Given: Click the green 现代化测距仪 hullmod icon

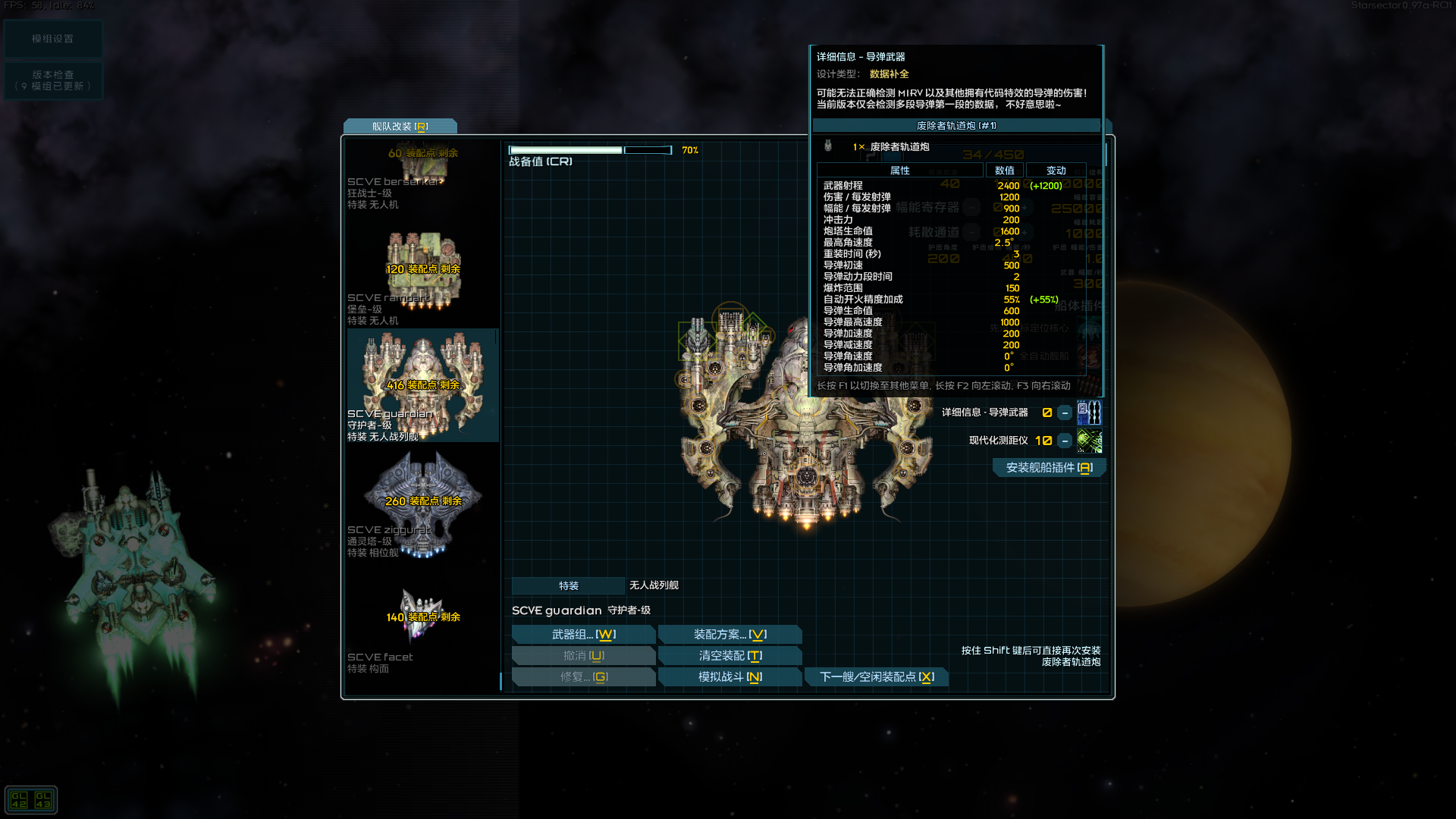Looking at the screenshot, I should tap(1090, 441).
